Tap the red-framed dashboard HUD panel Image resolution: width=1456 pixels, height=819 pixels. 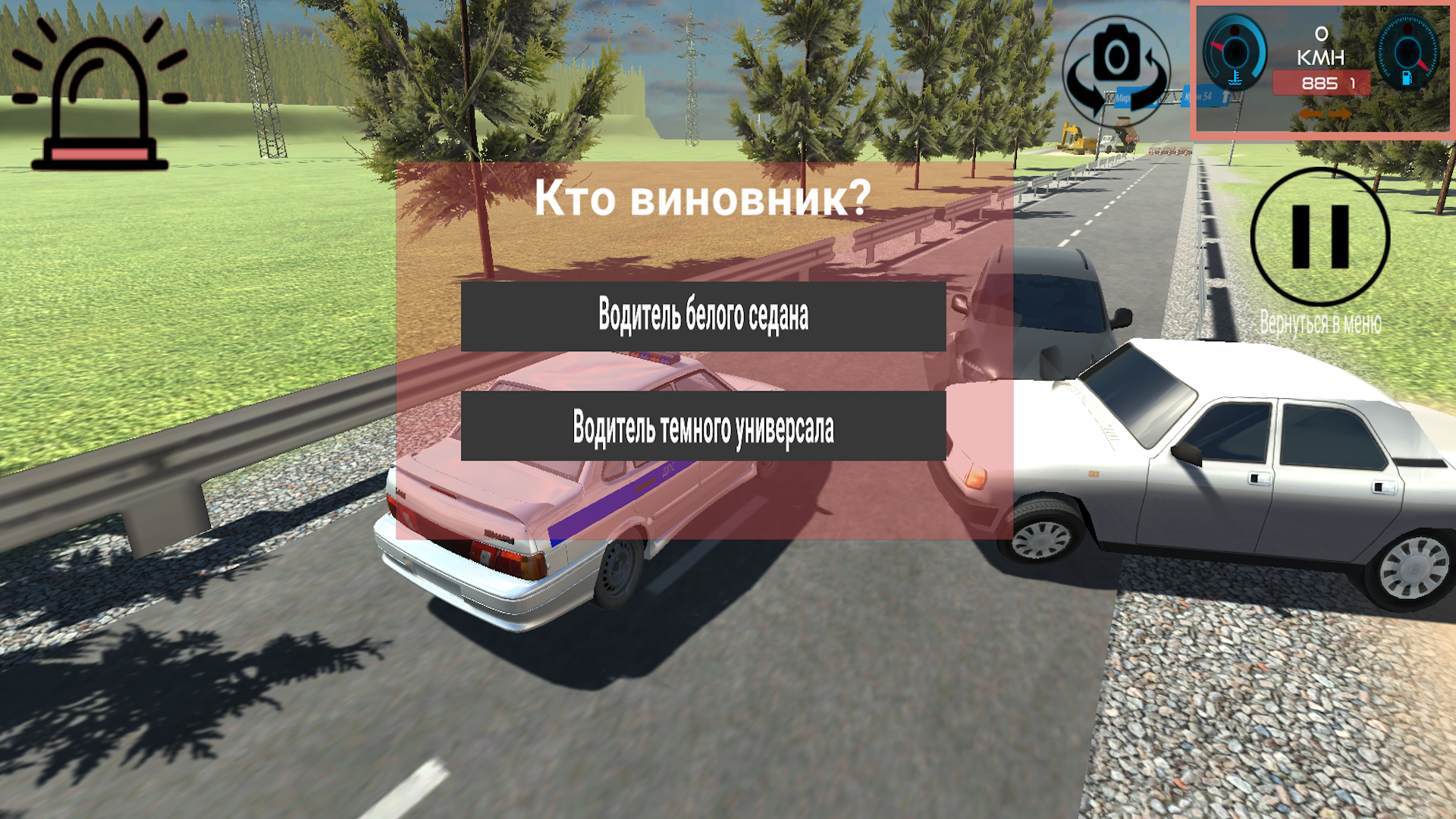1322,68
